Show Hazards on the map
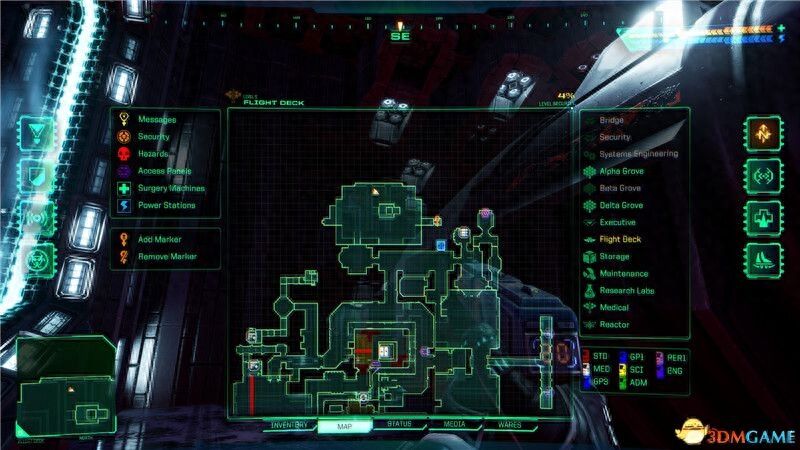This screenshot has height=450, width=800. pyautogui.click(x=153, y=153)
